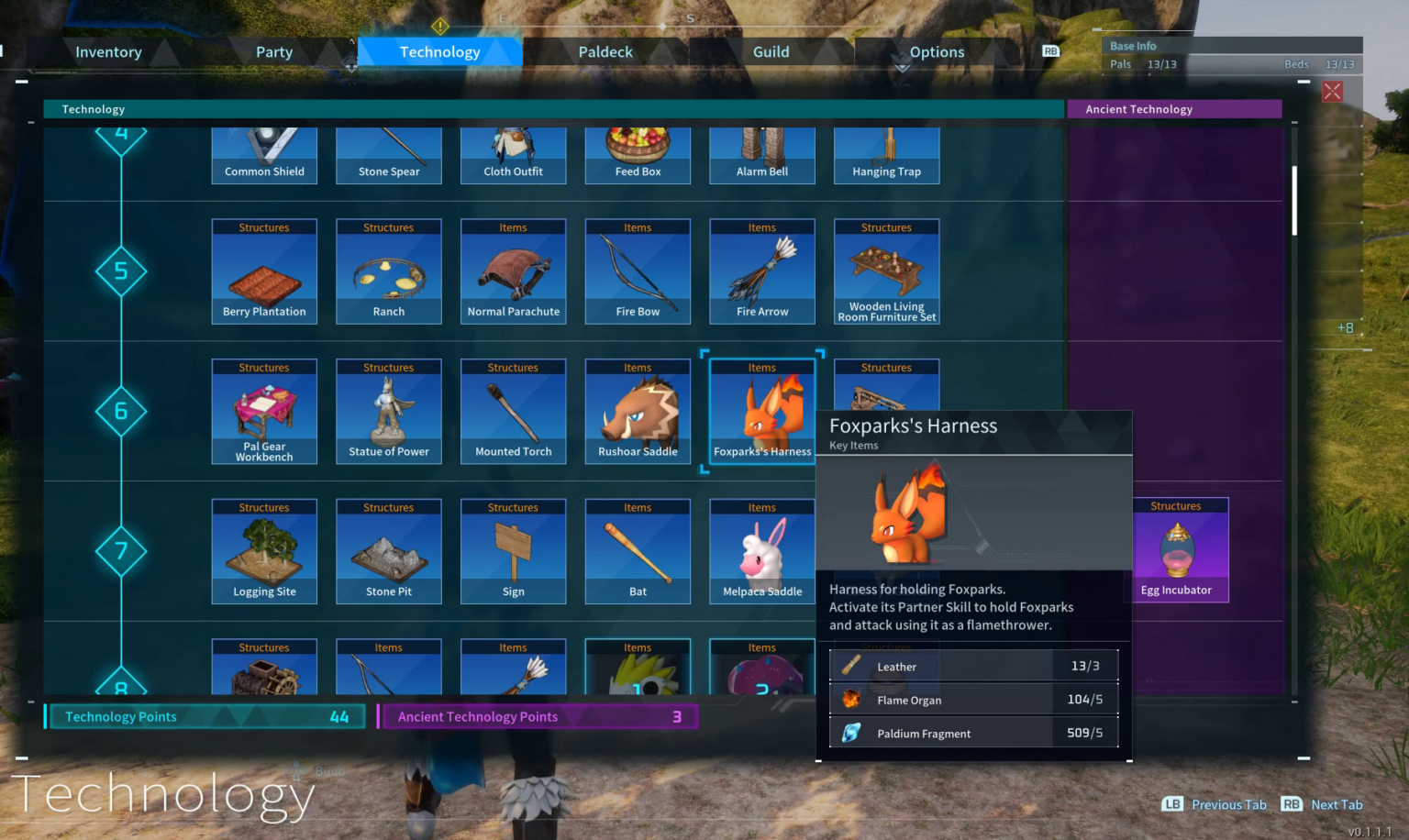Screen dimensions: 1409x840
Task: Click the Mounted Torch technology icon
Action: [x=513, y=411]
